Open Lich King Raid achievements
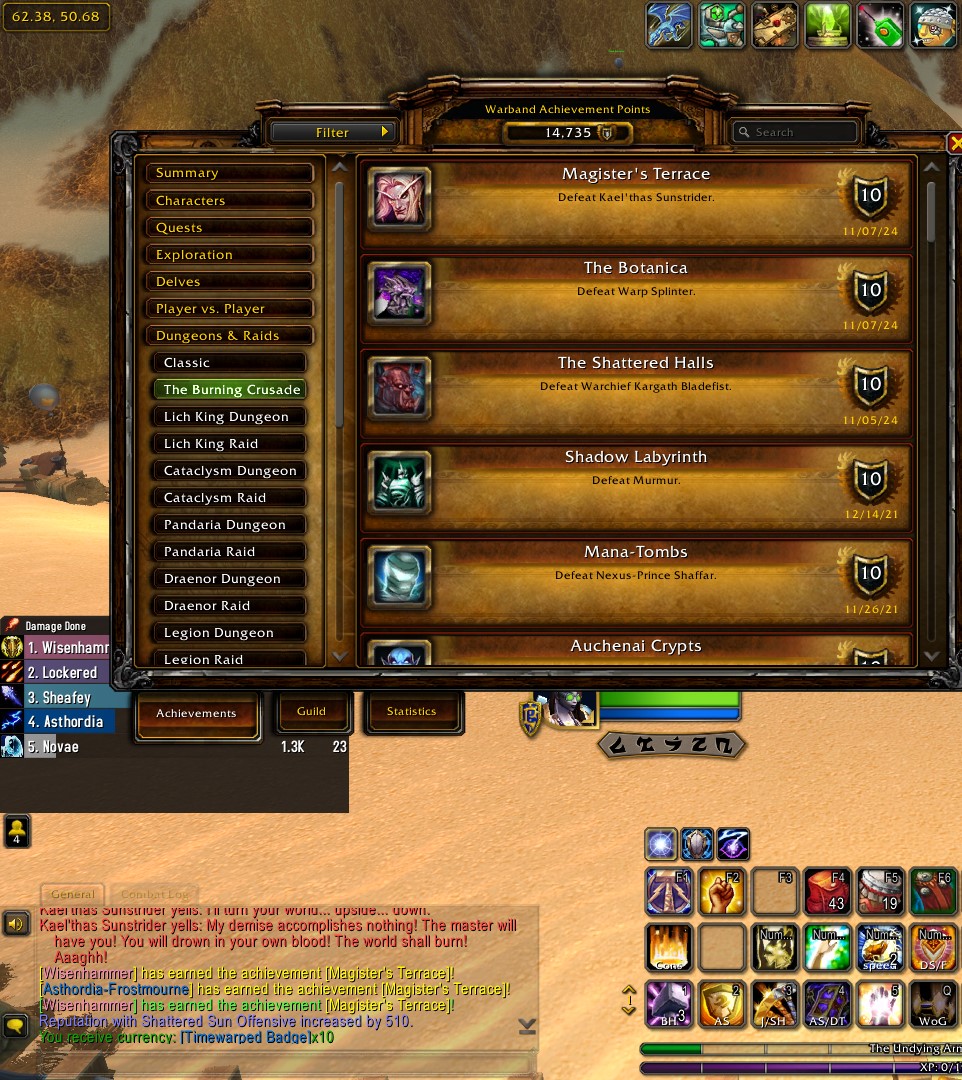The width and height of the screenshot is (962, 1080). (x=229, y=444)
